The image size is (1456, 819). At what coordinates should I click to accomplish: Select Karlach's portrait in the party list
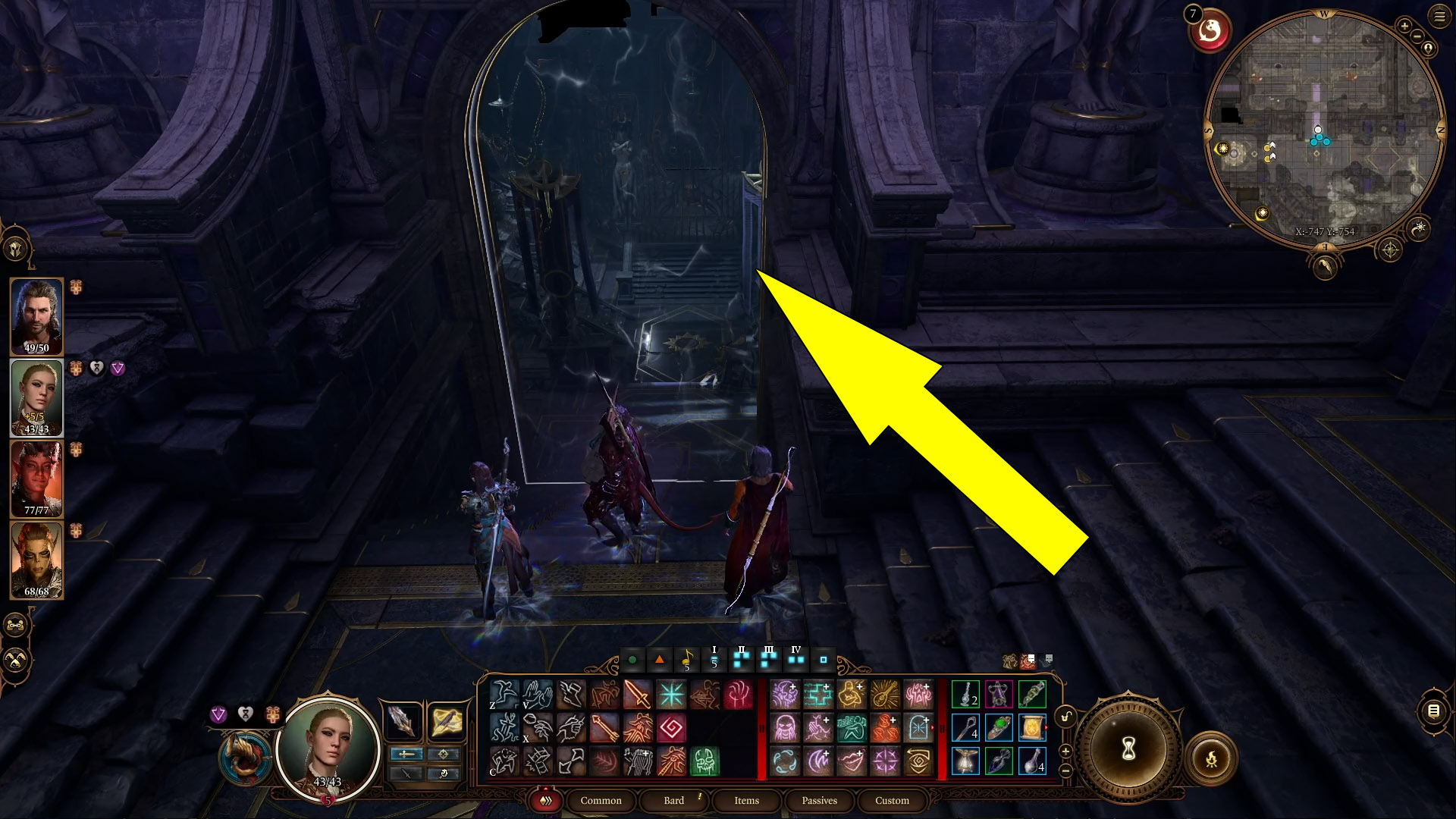pyautogui.click(x=36, y=478)
